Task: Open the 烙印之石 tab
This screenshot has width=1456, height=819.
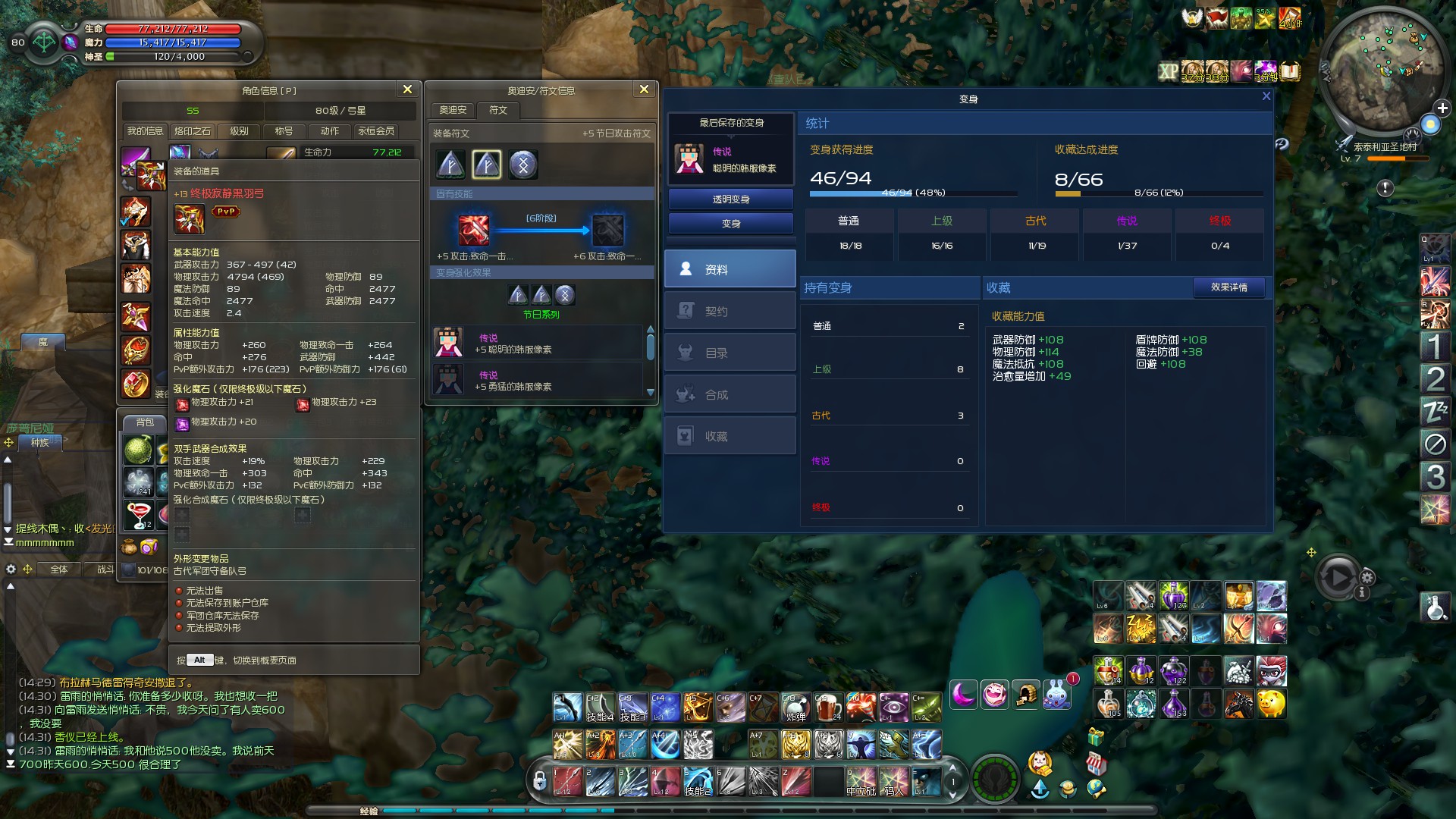Action: (193, 131)
